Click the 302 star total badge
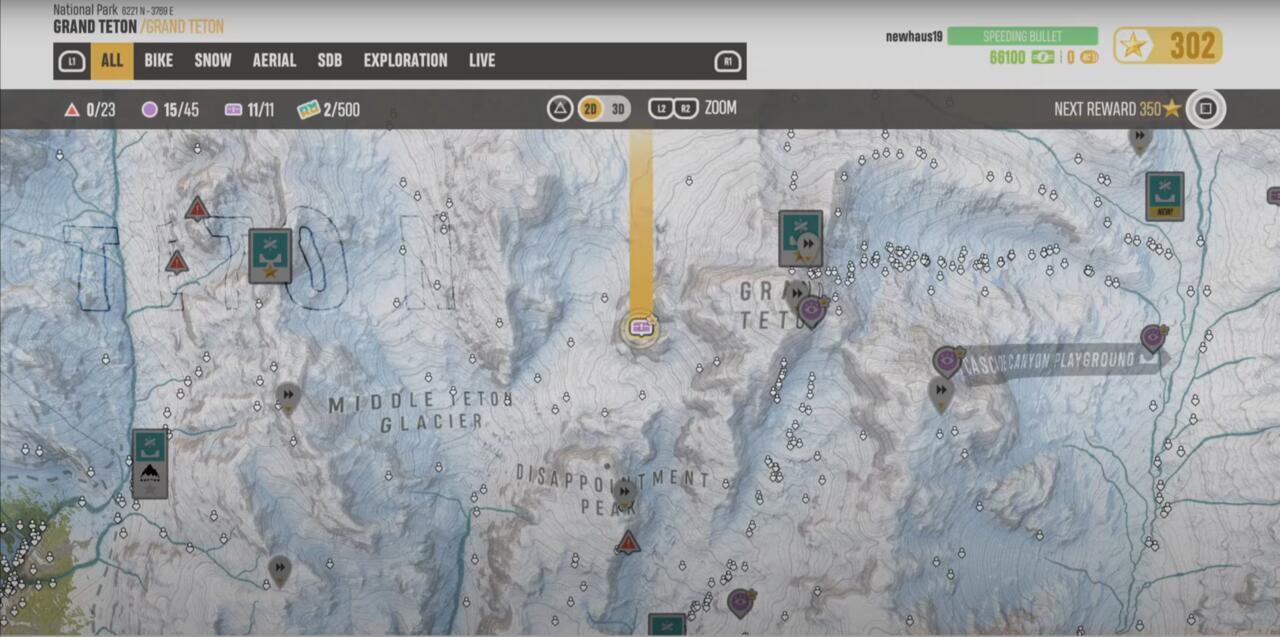 [1167, 46]
